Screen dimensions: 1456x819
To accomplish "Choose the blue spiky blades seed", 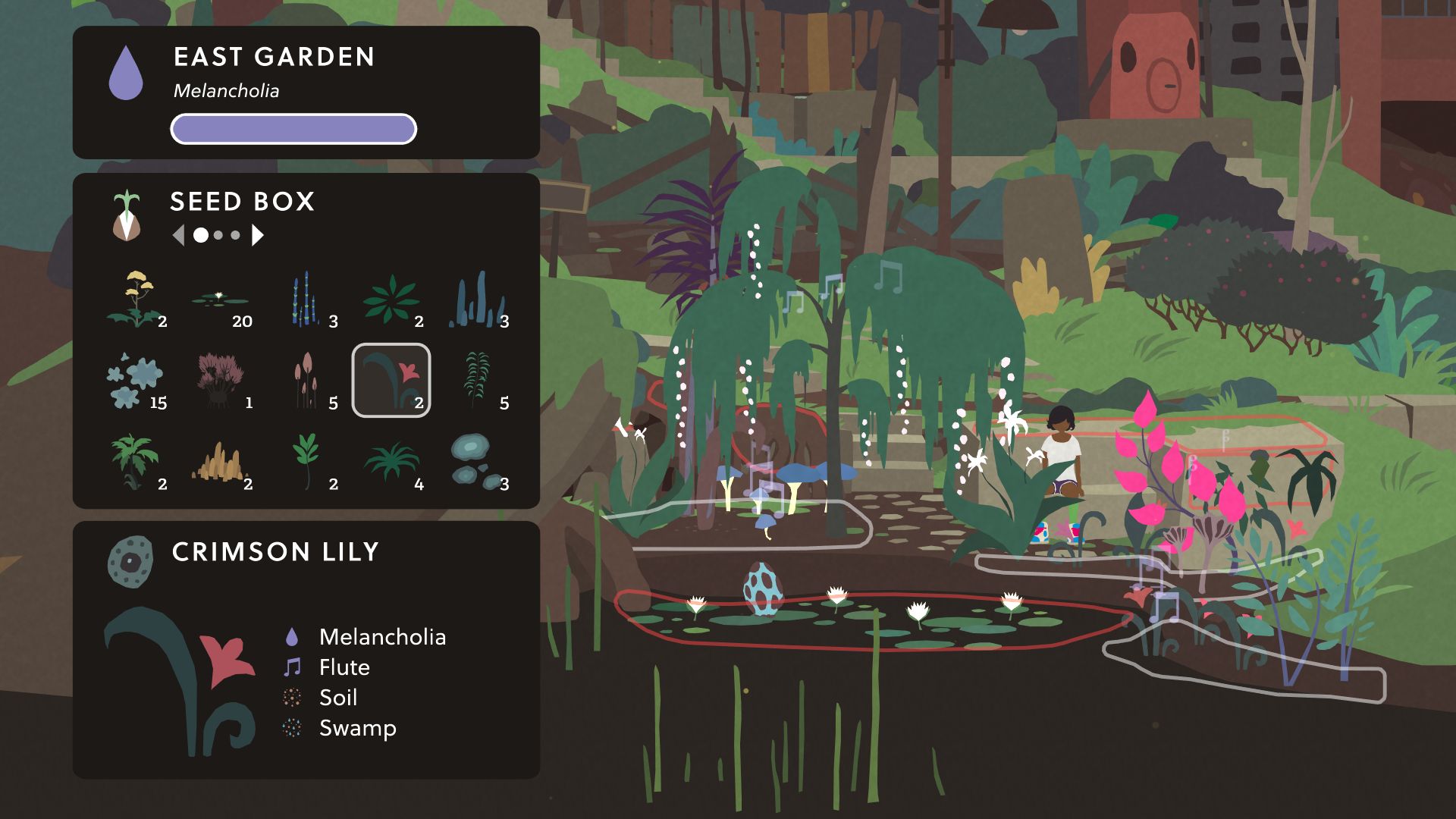I will coord(478,300).
